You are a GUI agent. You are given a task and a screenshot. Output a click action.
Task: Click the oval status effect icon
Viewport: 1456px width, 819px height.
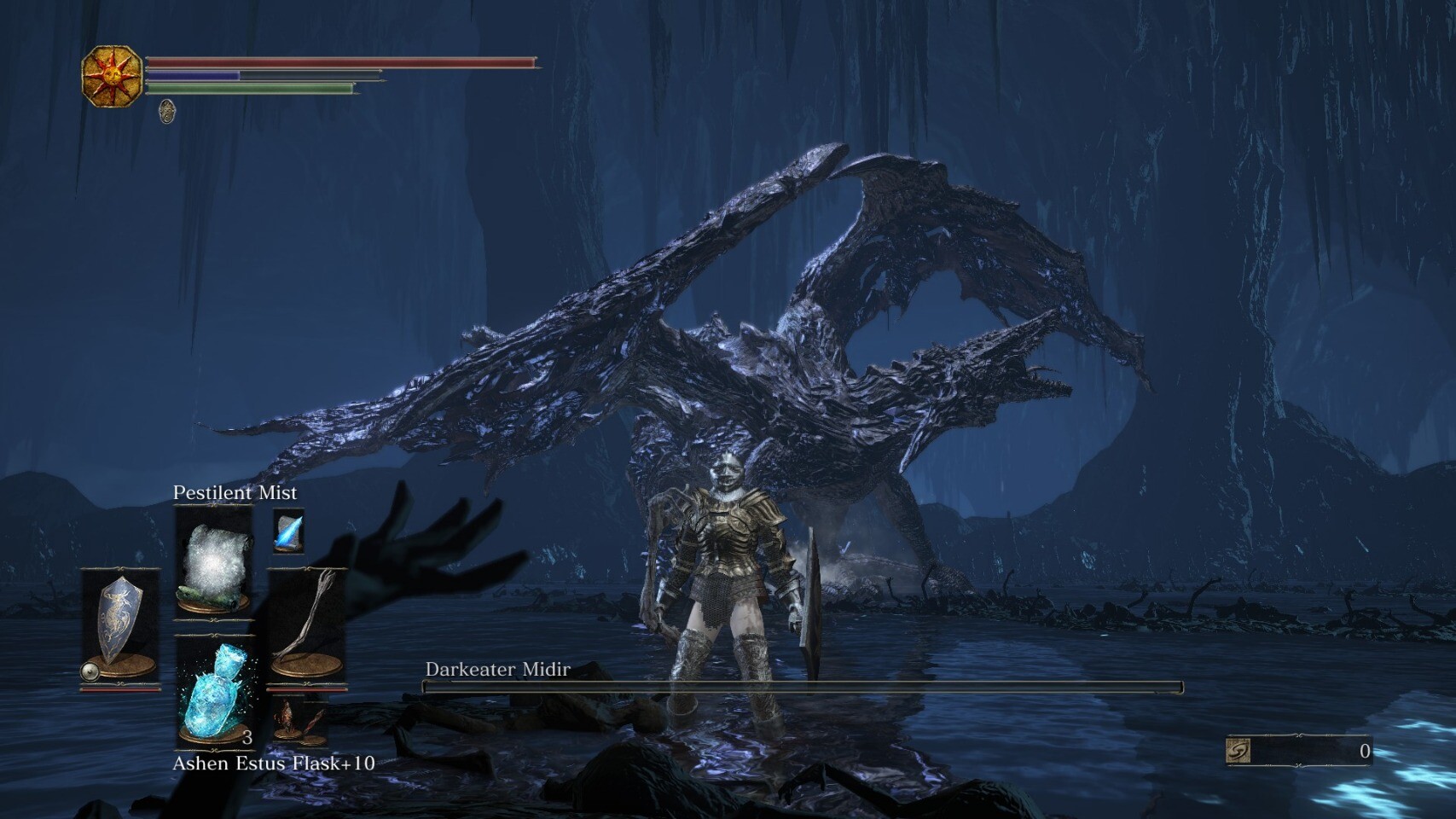click(167, 111)
